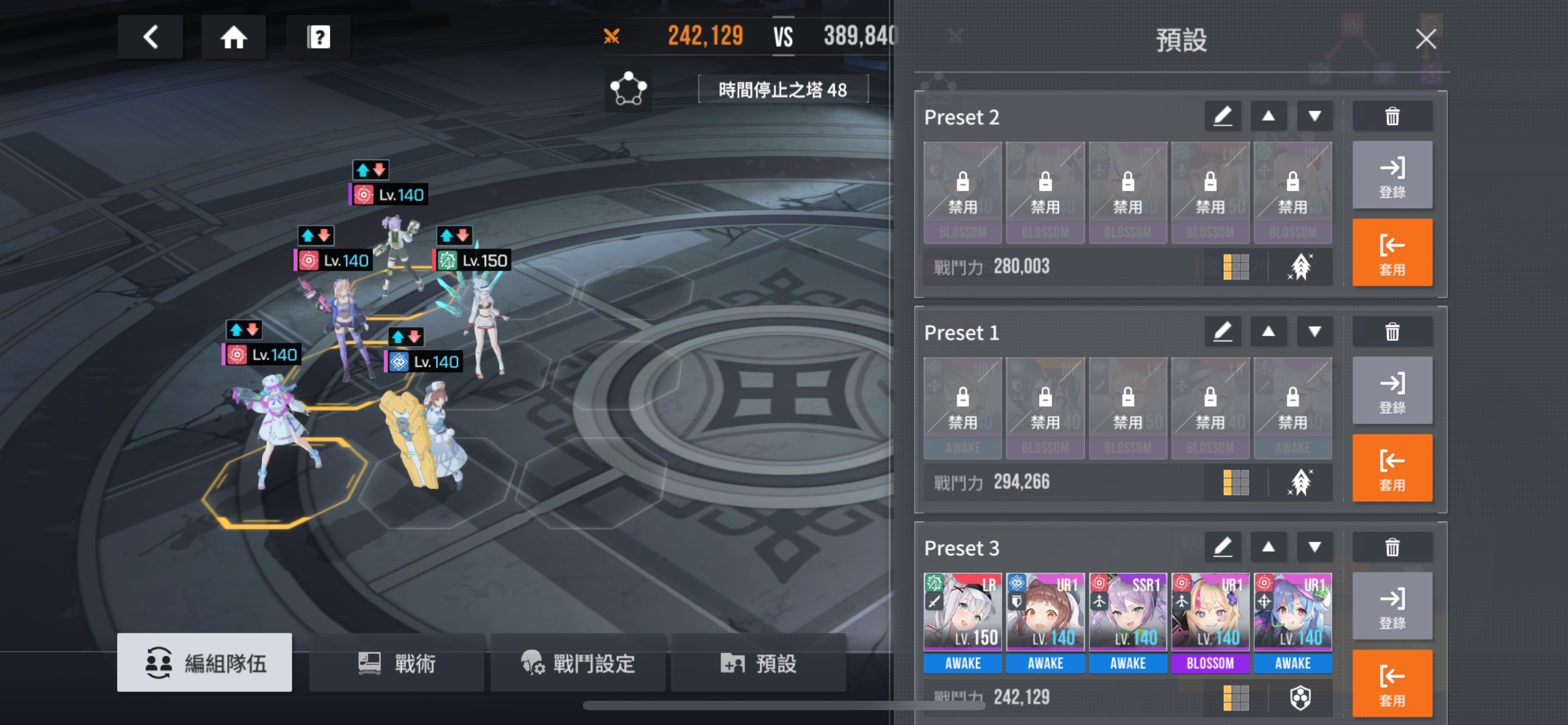Open the 戰術 tactics tab
Image resolution: width=1568 pixels, height=725 pixels.
[396, 663]
